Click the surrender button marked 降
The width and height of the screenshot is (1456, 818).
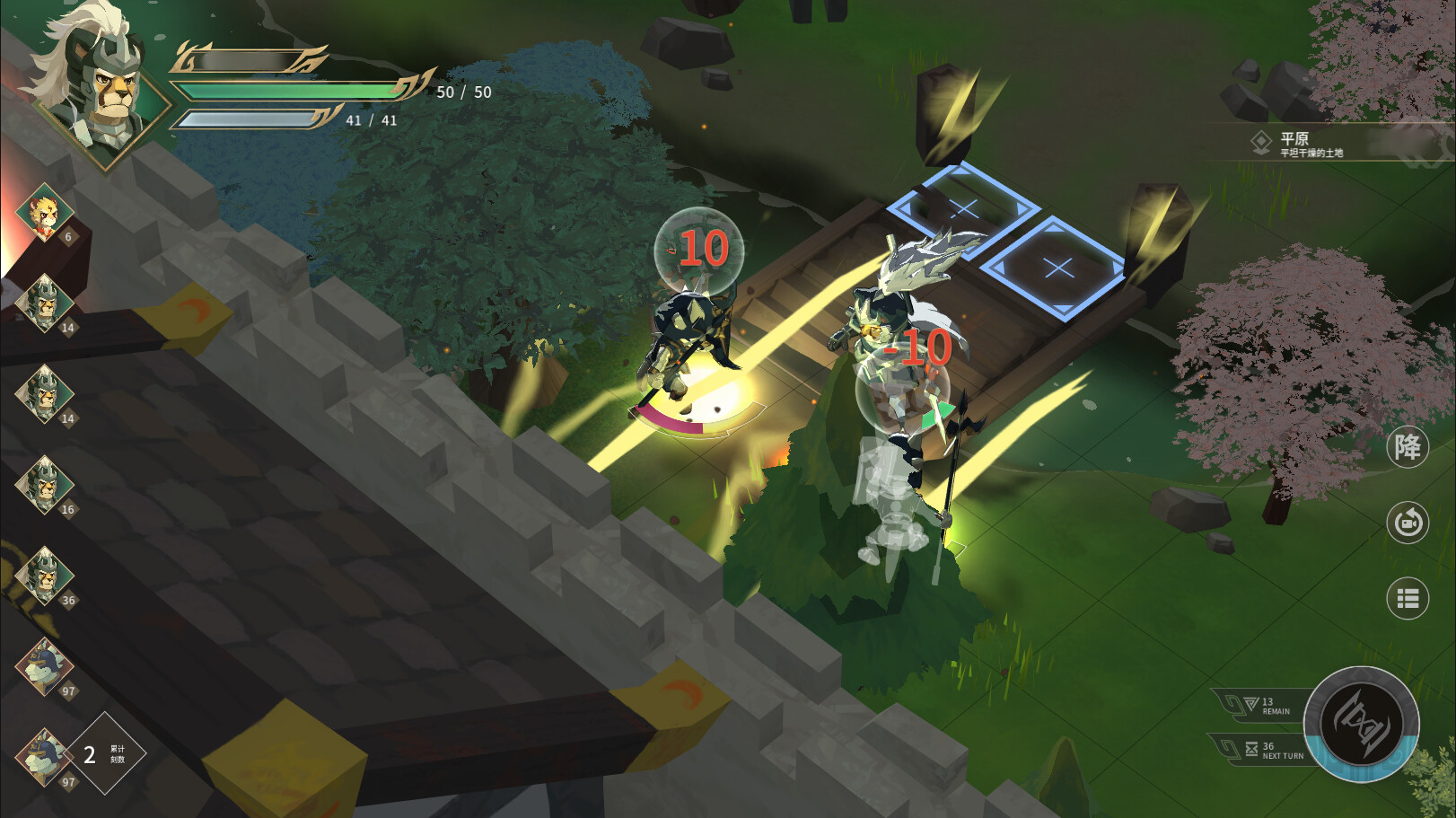[1407, 447]
